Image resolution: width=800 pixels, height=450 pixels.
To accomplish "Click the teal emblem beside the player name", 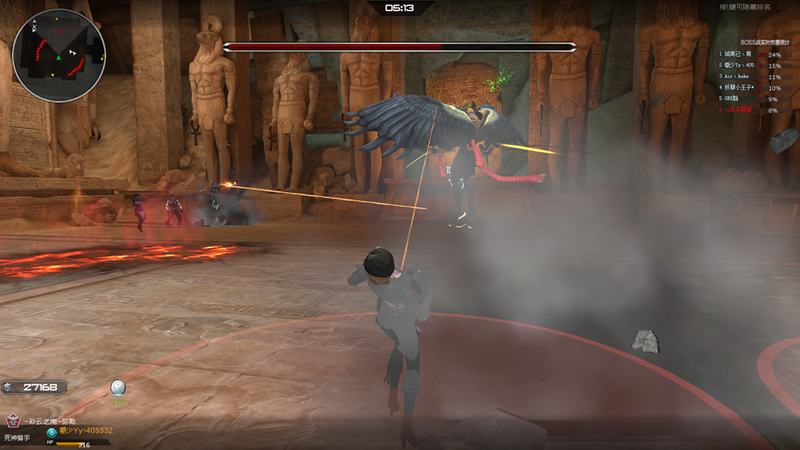I will 52,431.
